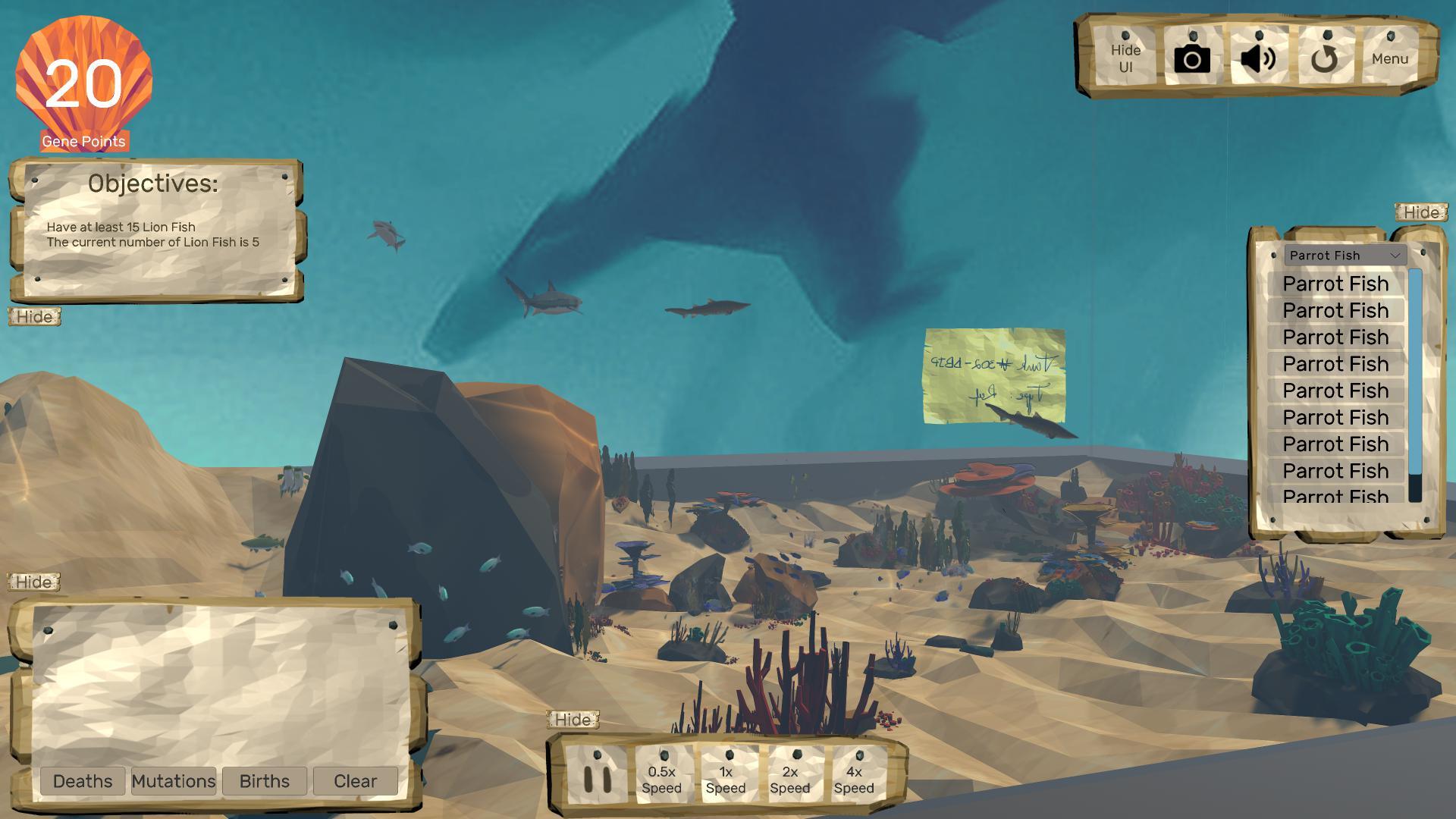Mute the game sound via speaker icon

pyautogui.click(x=1257, y=56)
